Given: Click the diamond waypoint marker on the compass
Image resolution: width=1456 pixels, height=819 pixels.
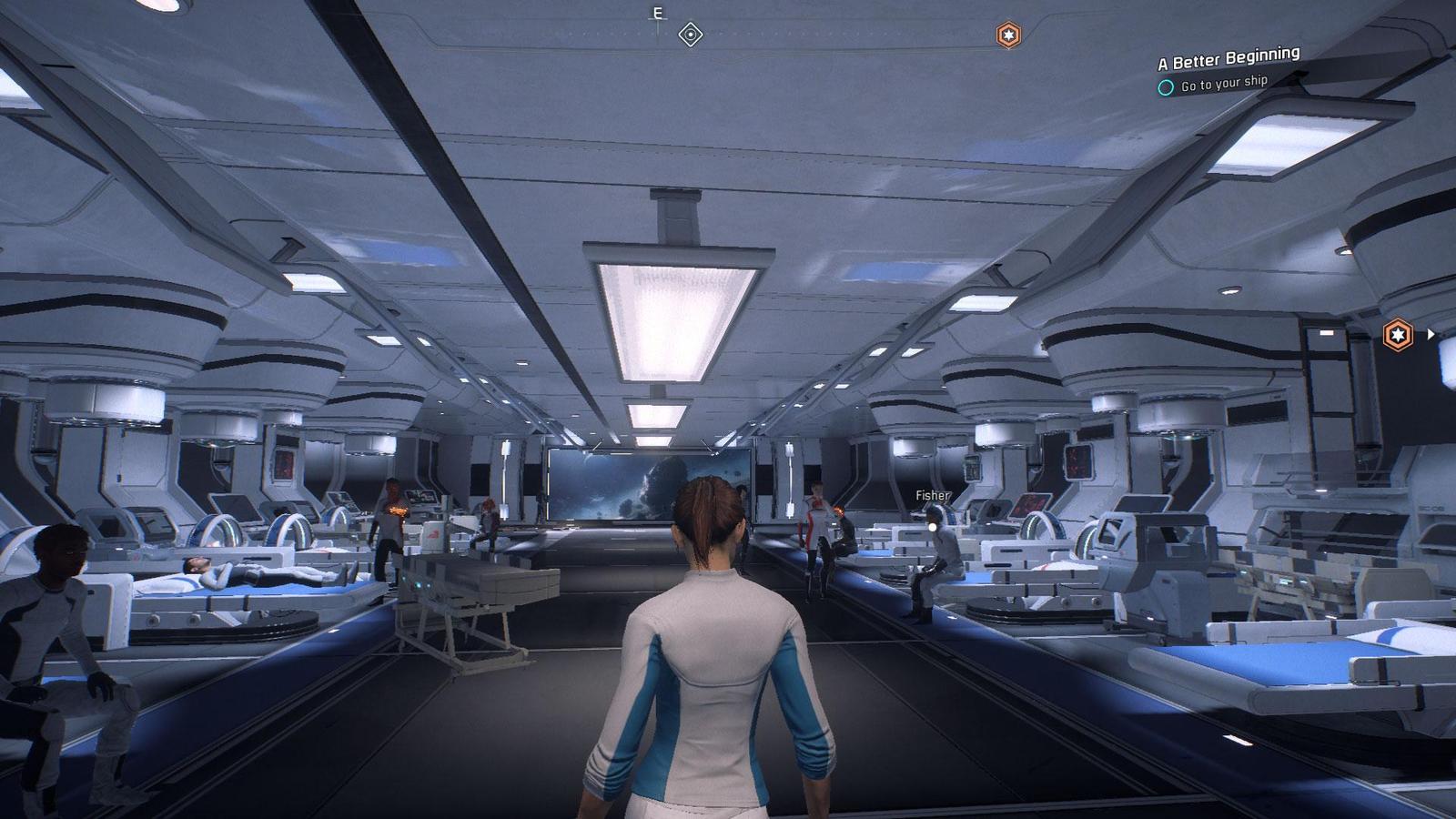Looking at the screenshot, I should pos(690,34).
